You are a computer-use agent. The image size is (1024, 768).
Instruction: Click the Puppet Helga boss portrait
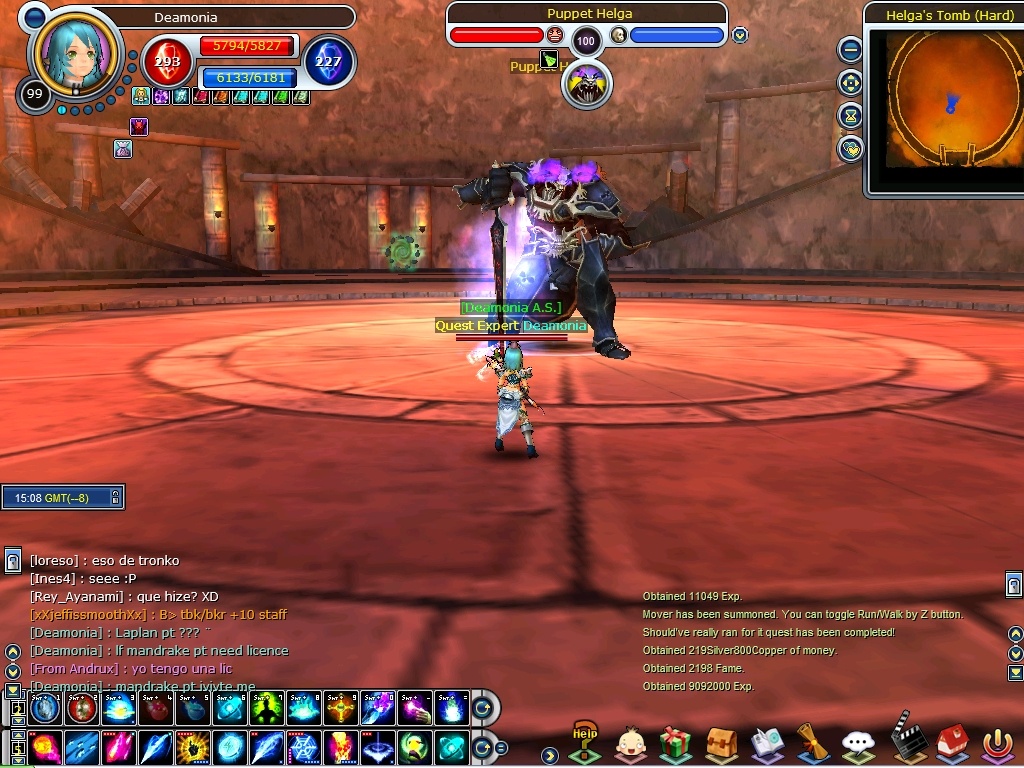(586, 84)
